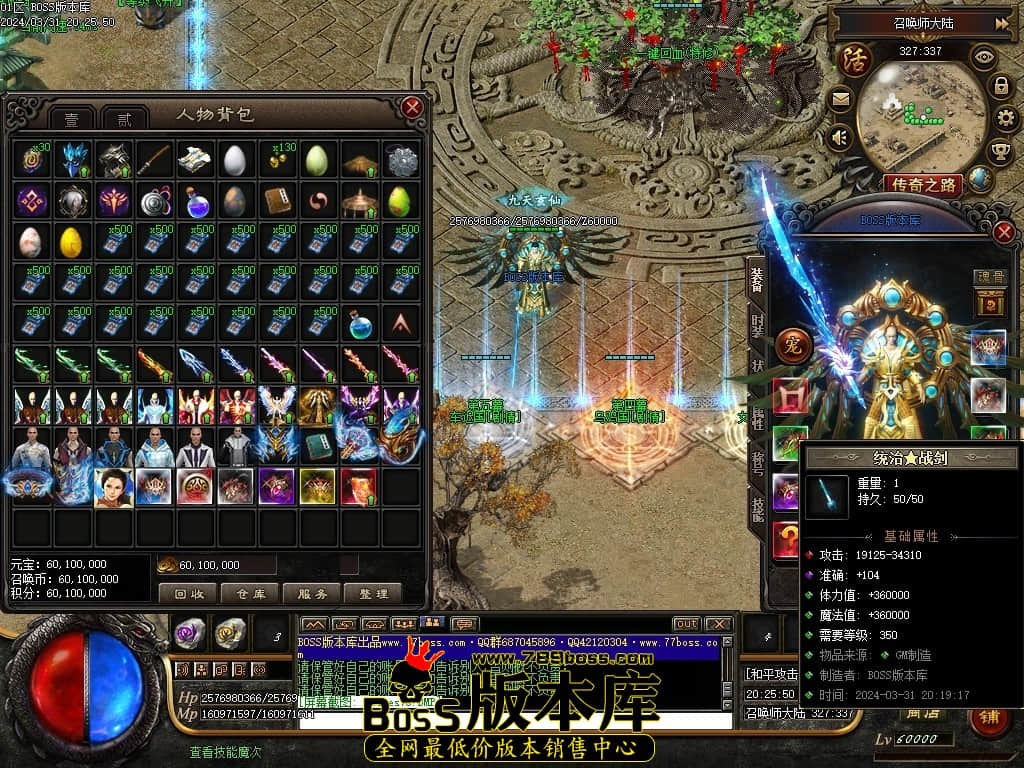Screen dimensions: 1024x768
Task: Toggle sound with the speaker icon
Action: (x=839, y=137)
